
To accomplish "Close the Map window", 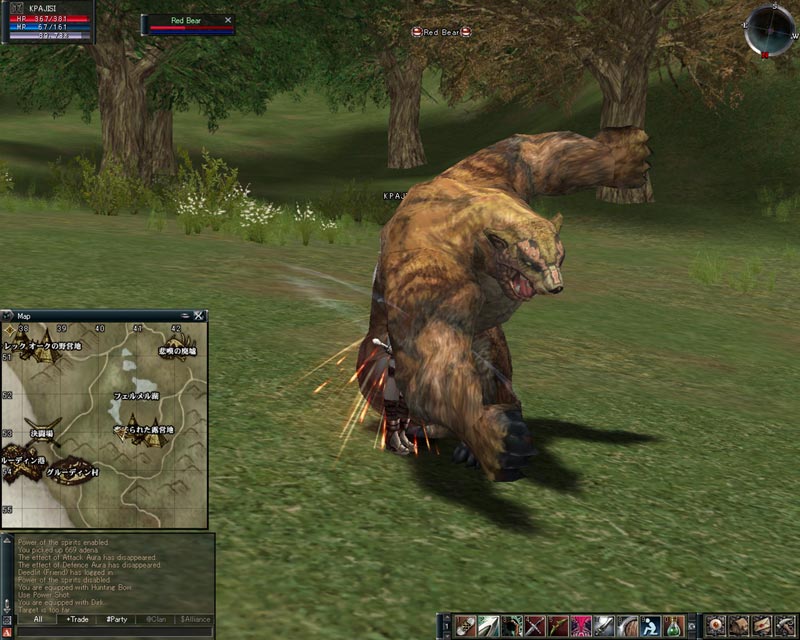I will coord(199,316).
